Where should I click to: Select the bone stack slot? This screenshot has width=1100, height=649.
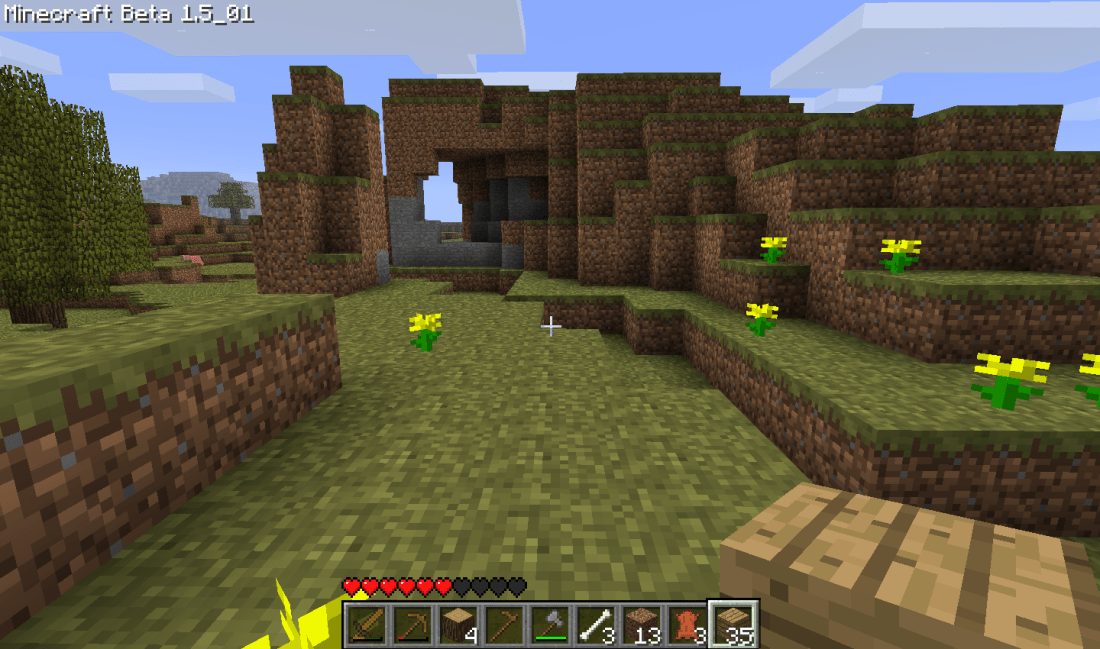(x=596, y=624)
